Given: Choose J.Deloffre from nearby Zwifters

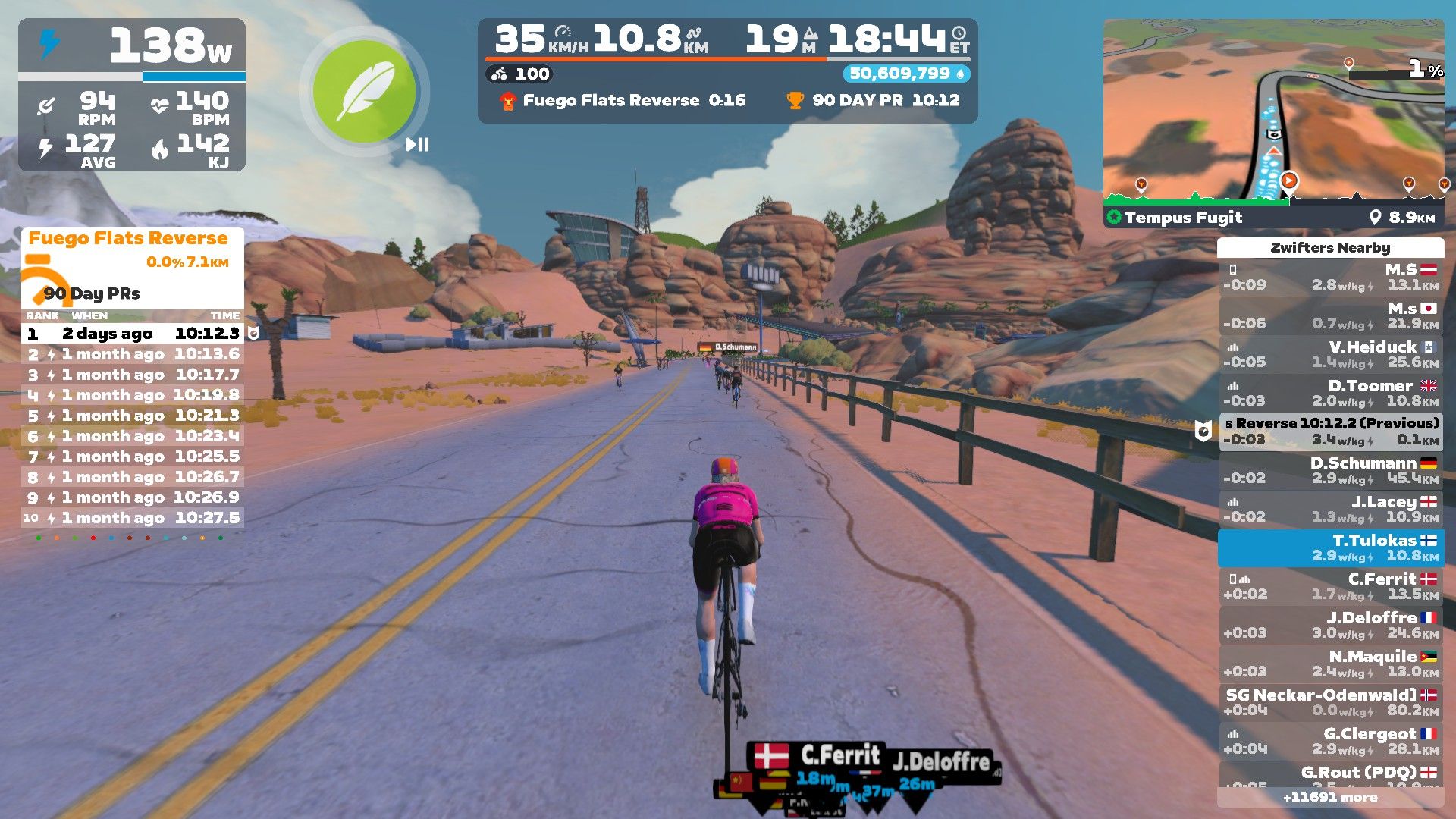Looking at the screenshot, I should (x=1331, y=625).
